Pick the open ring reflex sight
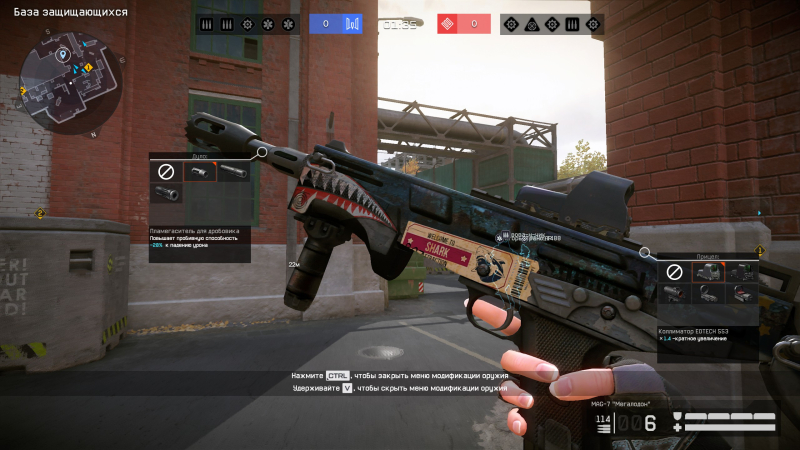 click(x=707, y=293)
